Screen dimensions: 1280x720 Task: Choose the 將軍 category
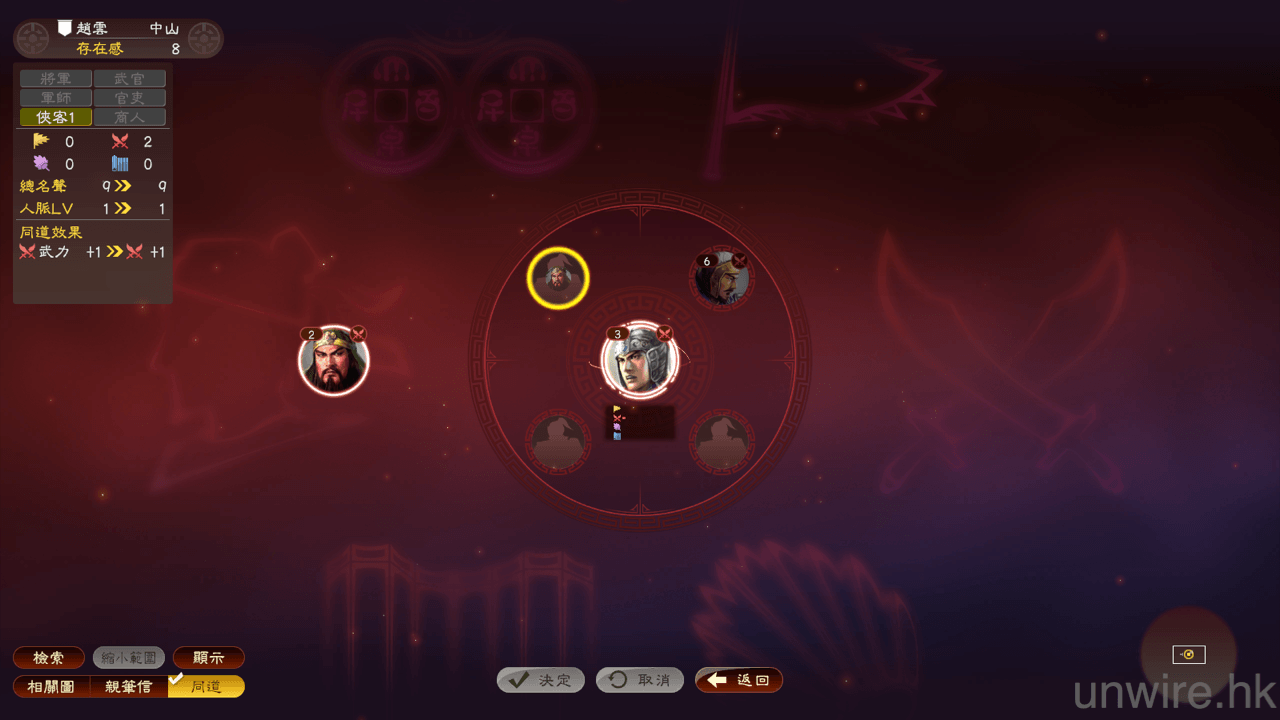[56, 78]
